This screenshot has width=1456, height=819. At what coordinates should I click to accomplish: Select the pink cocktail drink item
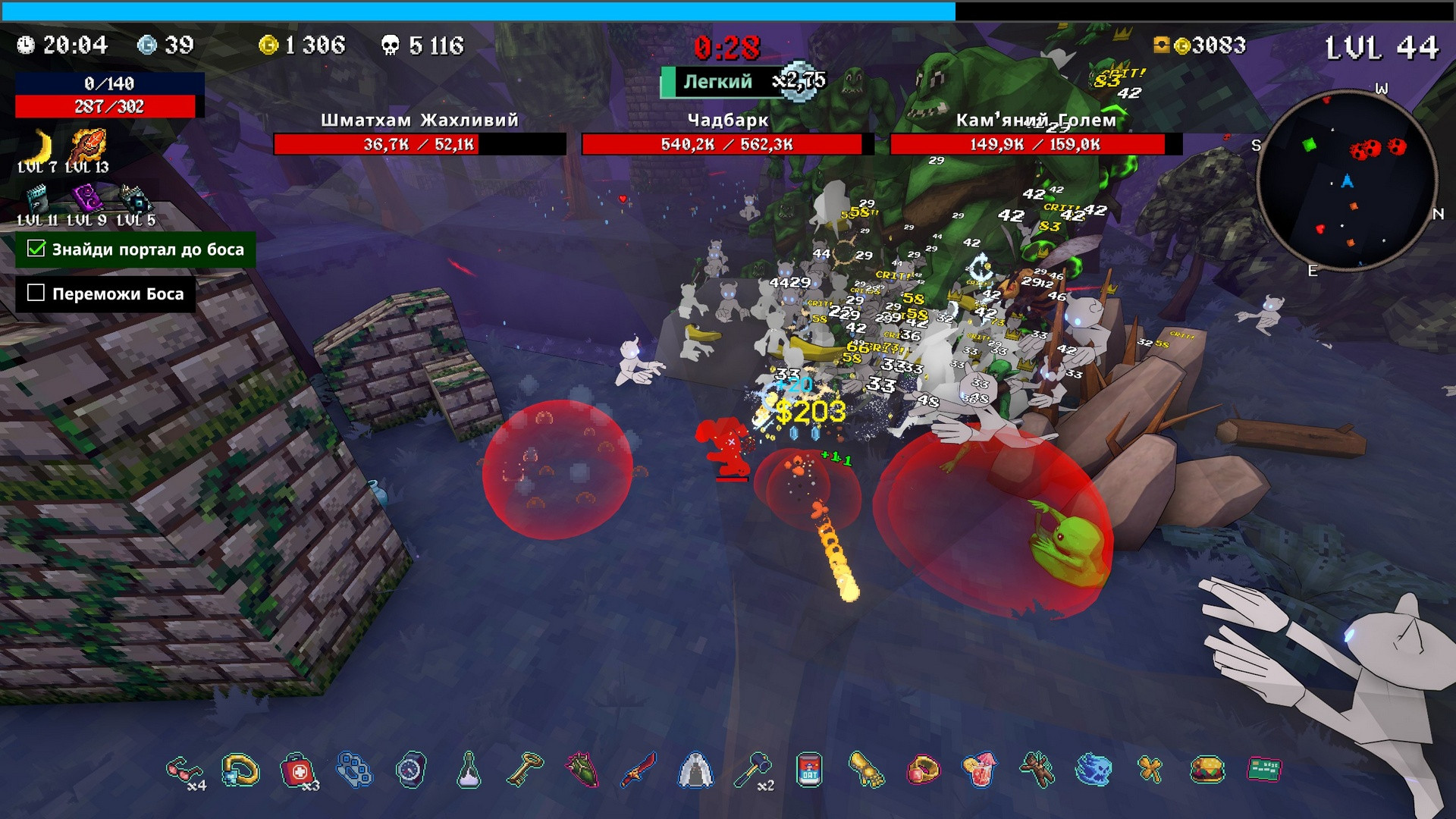pyautogui.click(x=979, y=770)
